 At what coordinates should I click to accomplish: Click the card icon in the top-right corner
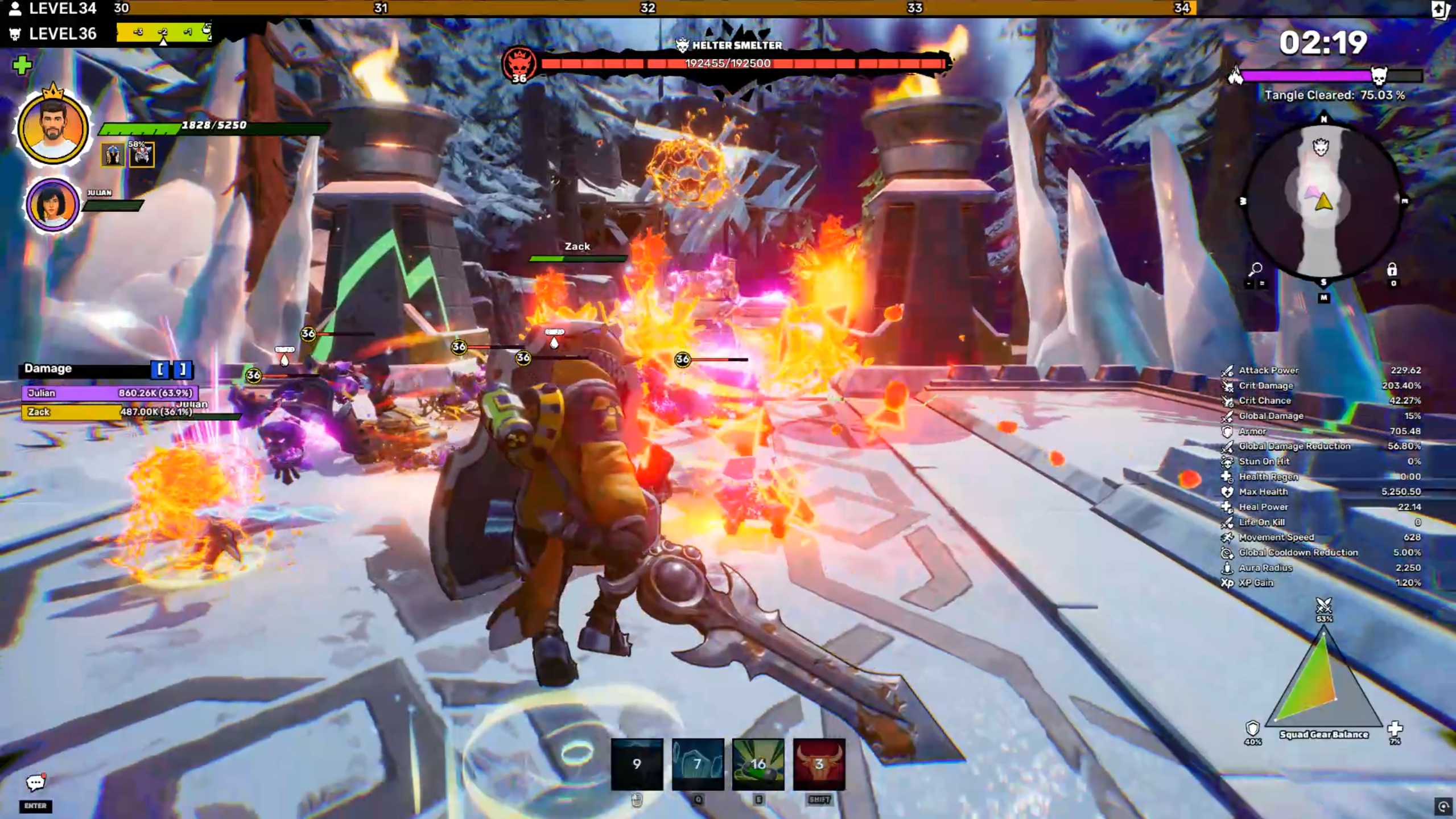pyautogui.click(x=1441, y=10)
